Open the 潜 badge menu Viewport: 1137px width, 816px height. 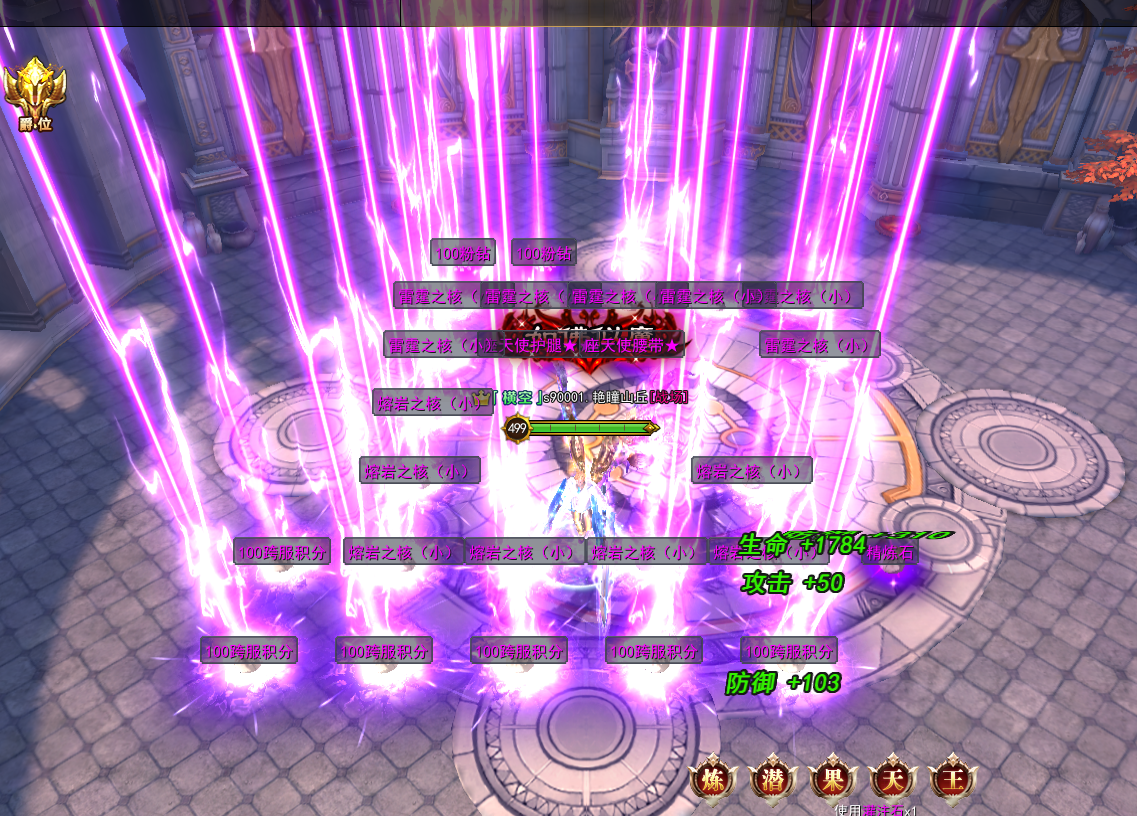[x=772, y=780]
